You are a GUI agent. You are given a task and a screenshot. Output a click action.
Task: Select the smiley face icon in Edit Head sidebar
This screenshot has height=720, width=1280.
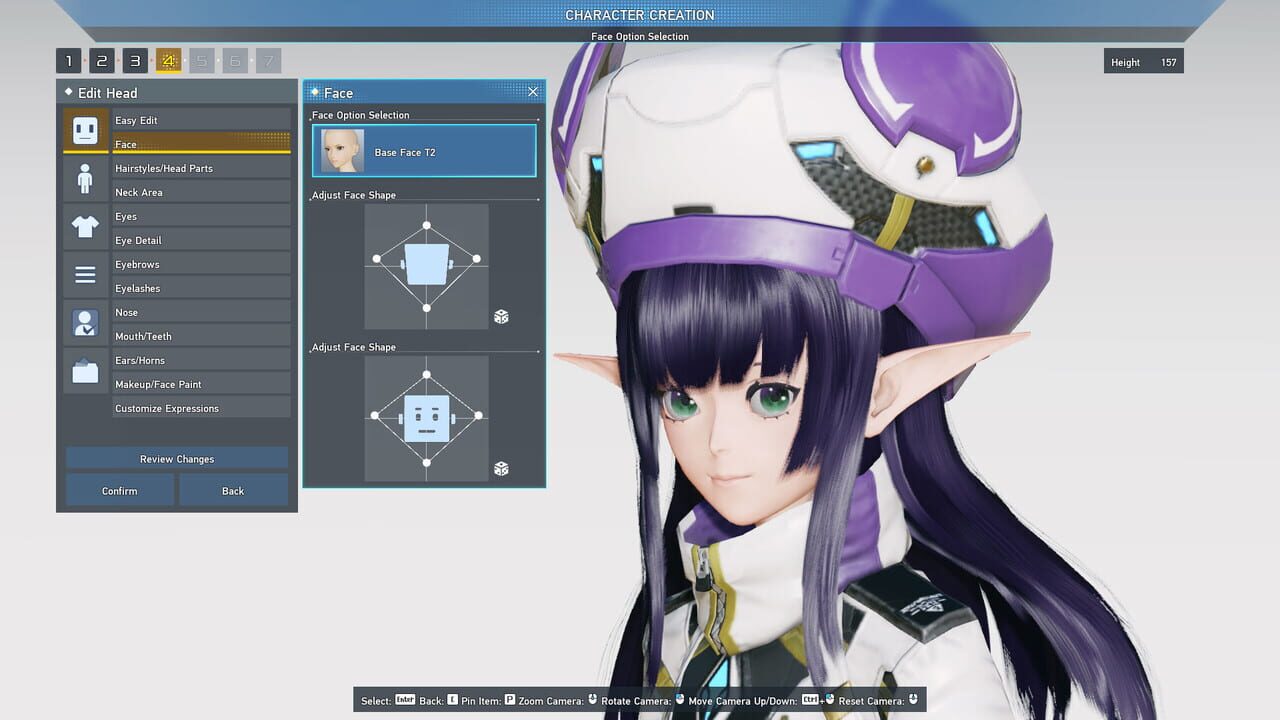[x=85, y=130]
